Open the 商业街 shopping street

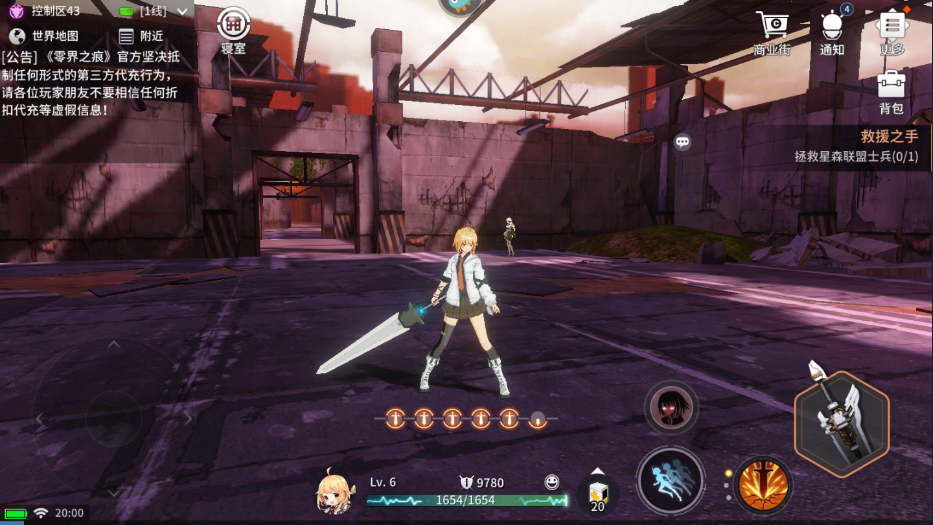[x=772, y=33]
